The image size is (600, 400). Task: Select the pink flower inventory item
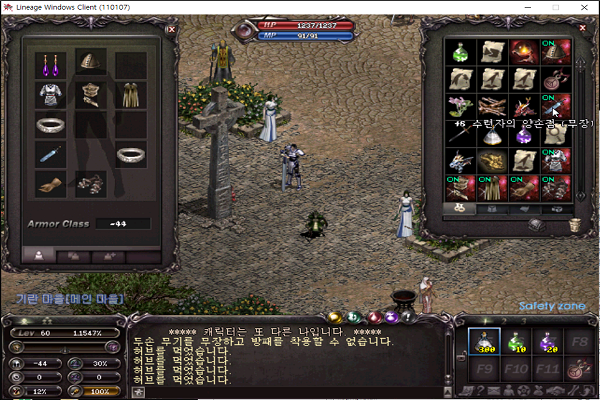coord(461,106)
